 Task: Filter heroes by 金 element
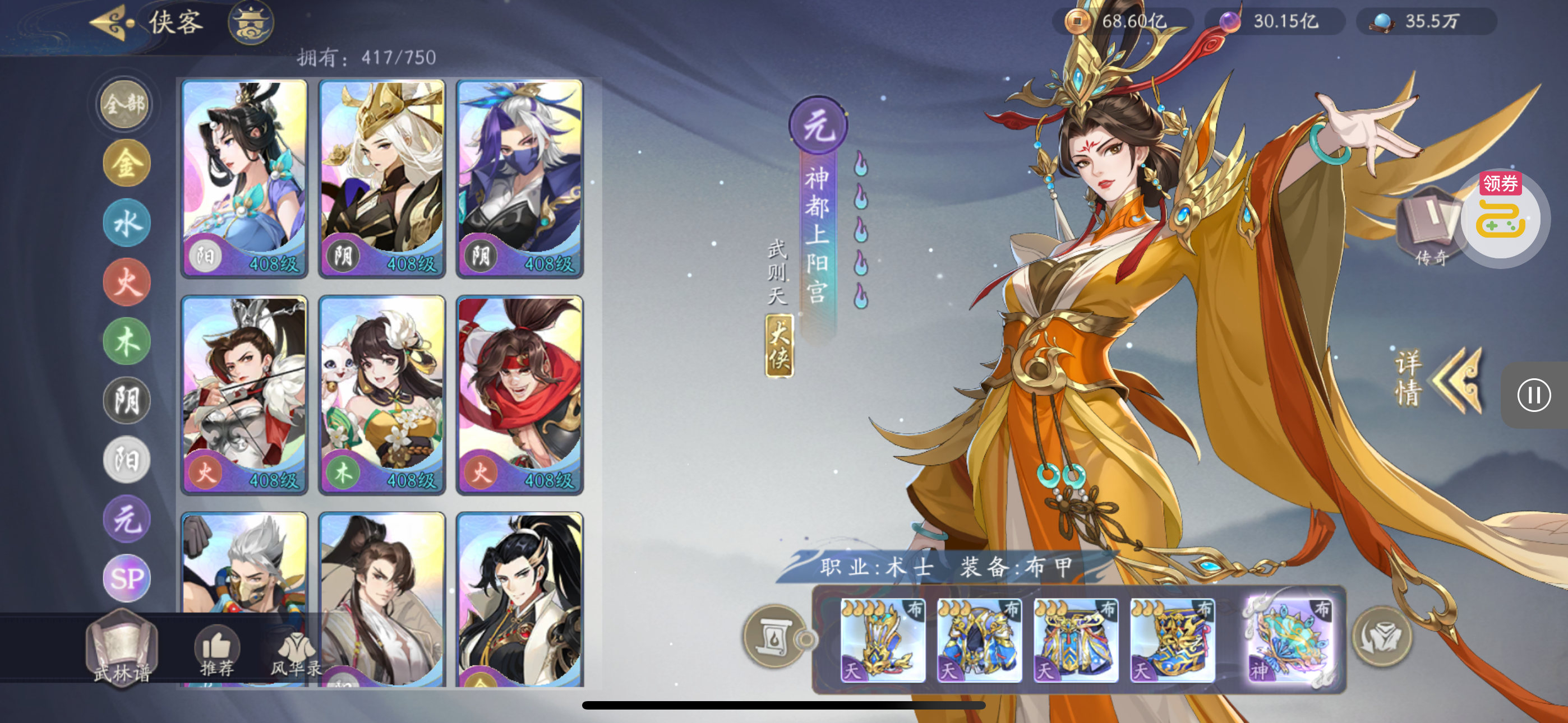point(127,164)
